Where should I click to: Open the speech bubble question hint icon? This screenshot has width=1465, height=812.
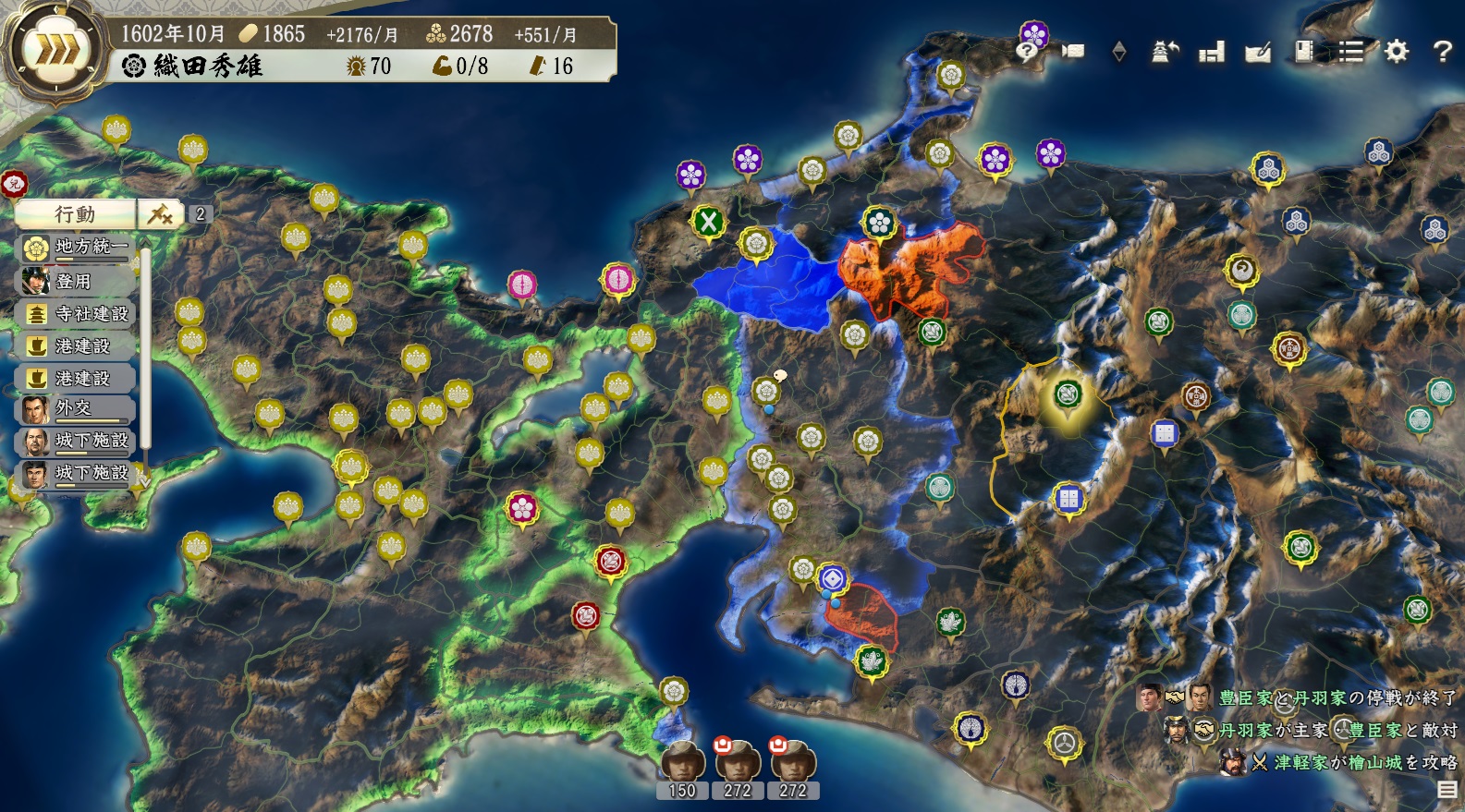point(1026,51)
